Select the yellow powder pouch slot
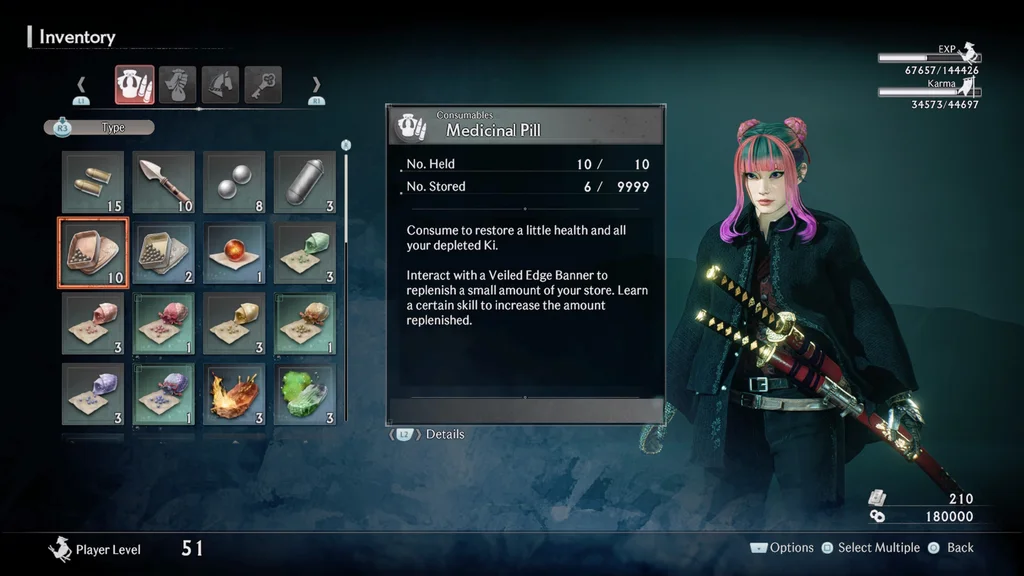Screen dimensions: 1024x576 (x=234, y=323)
